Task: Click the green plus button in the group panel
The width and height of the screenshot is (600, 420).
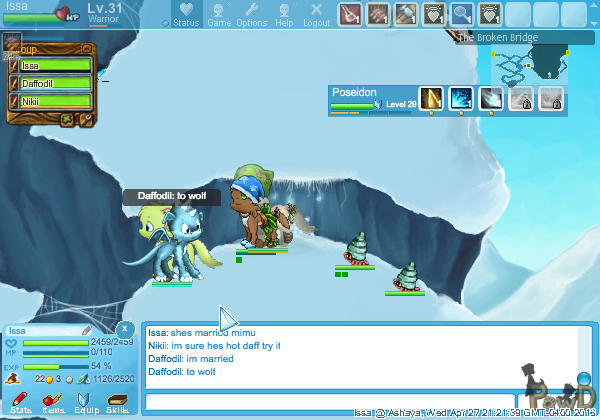Action: 68,119
